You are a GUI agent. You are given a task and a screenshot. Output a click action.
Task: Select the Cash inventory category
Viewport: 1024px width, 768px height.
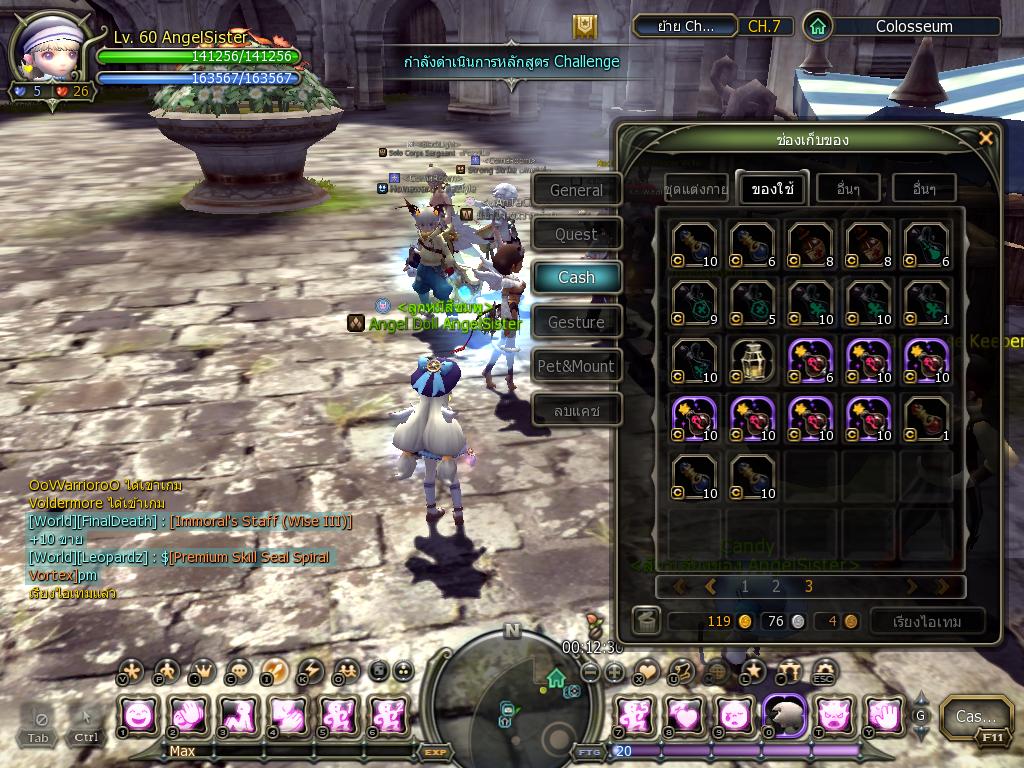pos(576,277)
